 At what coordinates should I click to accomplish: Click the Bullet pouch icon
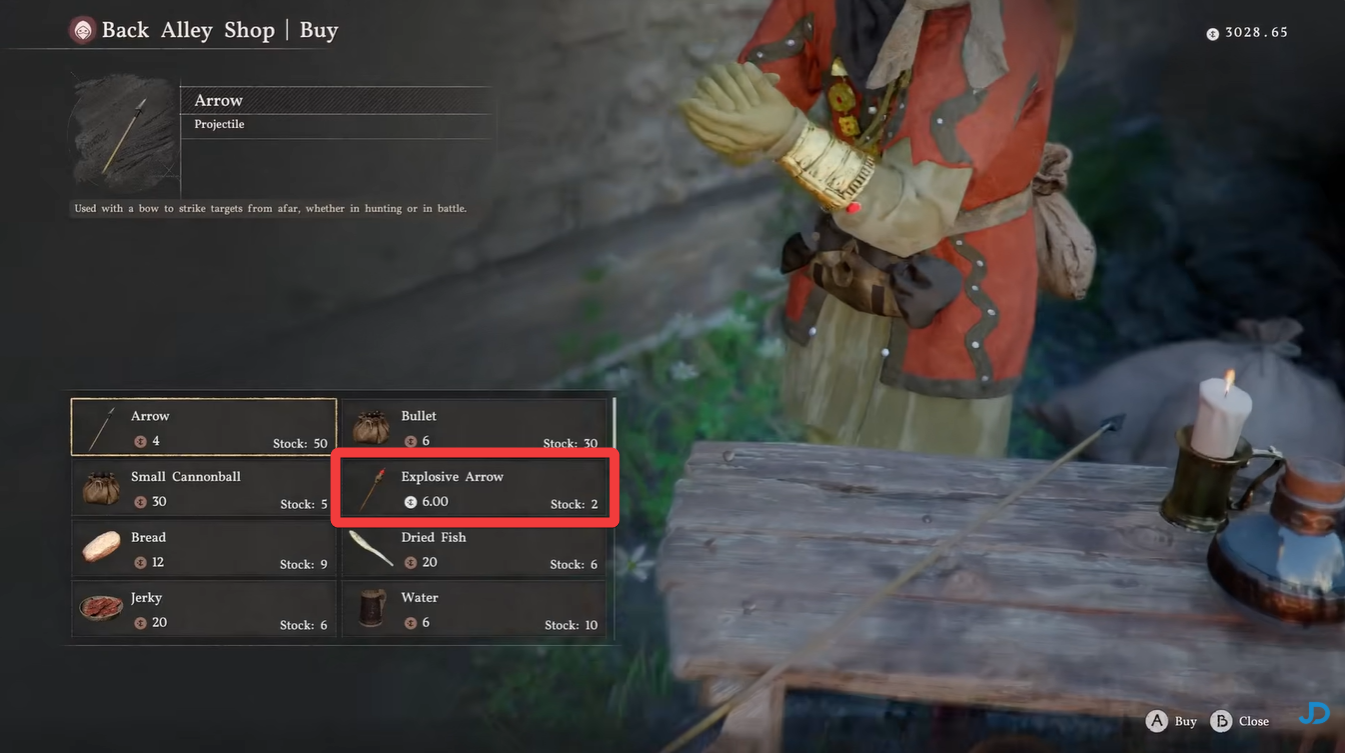(371, 426)
